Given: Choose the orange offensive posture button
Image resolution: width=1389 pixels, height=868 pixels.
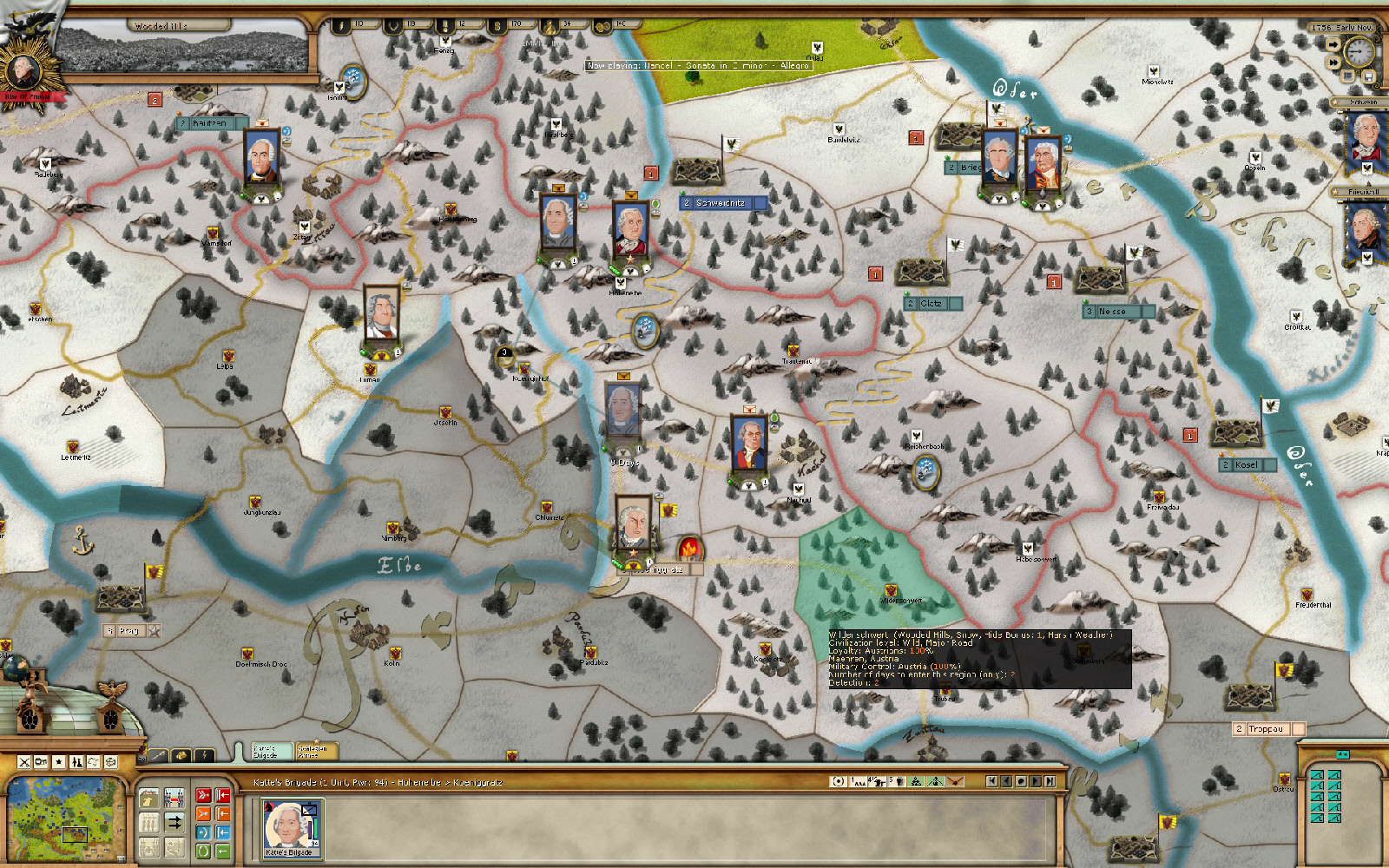Looking at the screenshot, I should [203, 813].
